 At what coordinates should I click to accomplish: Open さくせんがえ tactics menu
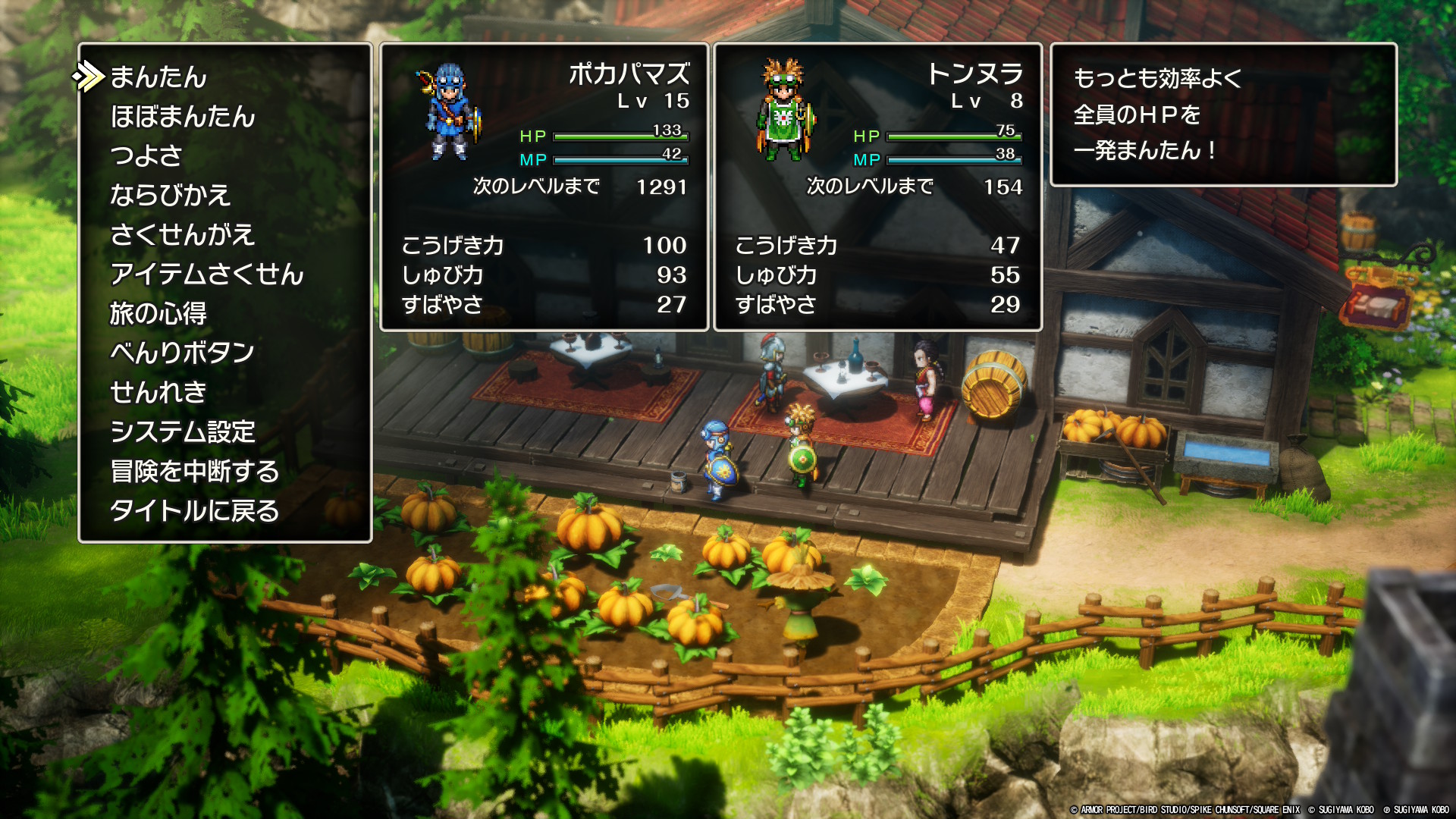tap(182, 234)
